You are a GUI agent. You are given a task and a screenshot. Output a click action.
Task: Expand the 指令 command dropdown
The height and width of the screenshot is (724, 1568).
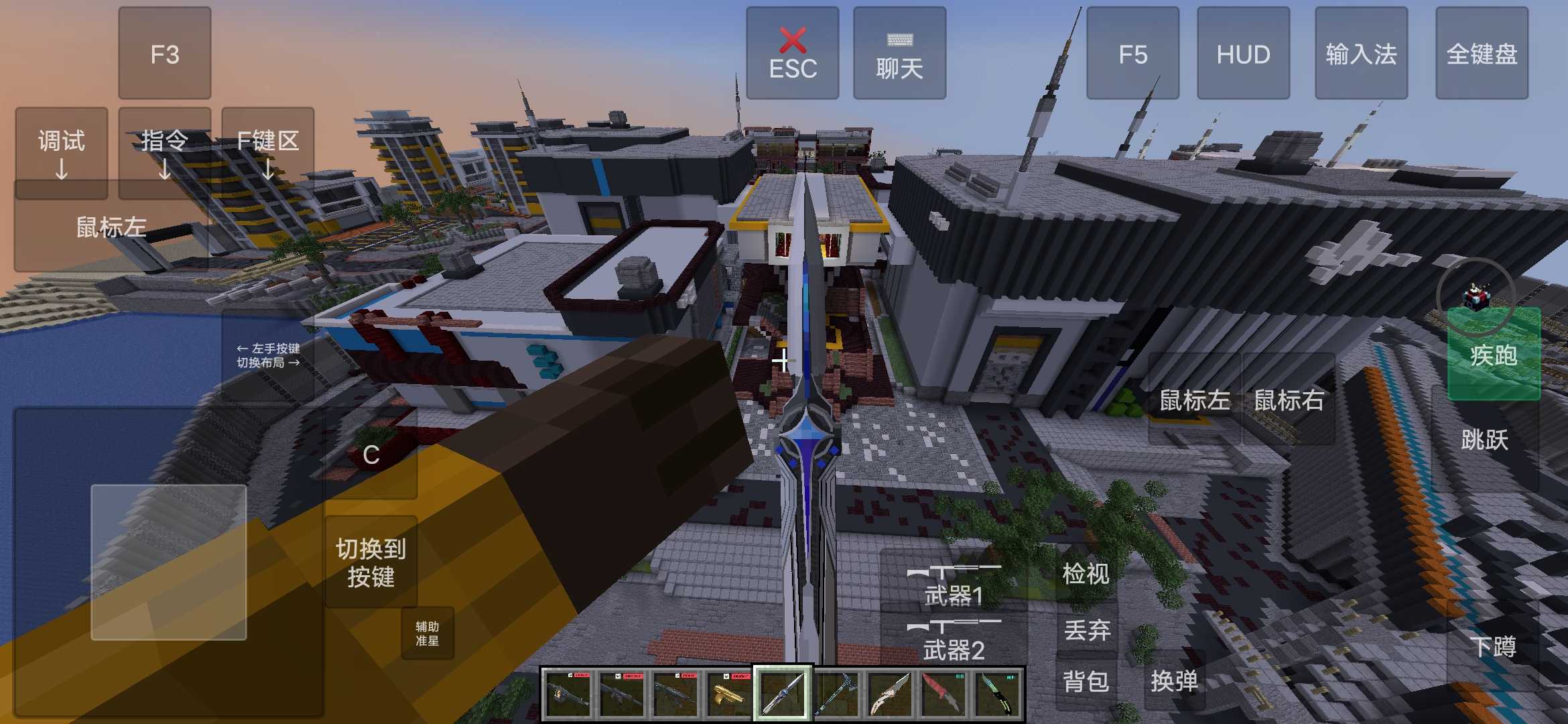[165, 153]
